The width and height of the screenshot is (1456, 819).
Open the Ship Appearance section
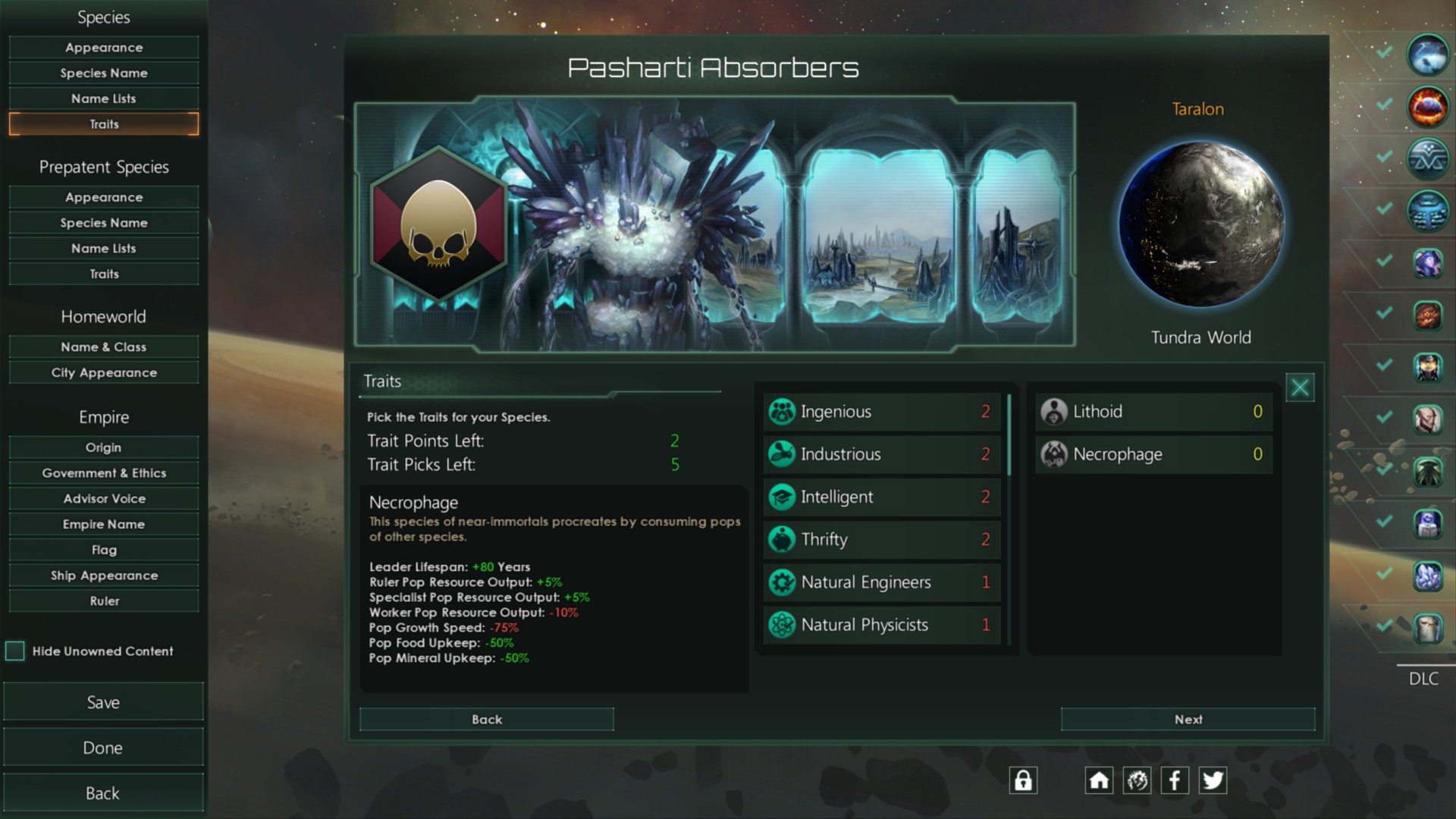click(x=104, y=576)
